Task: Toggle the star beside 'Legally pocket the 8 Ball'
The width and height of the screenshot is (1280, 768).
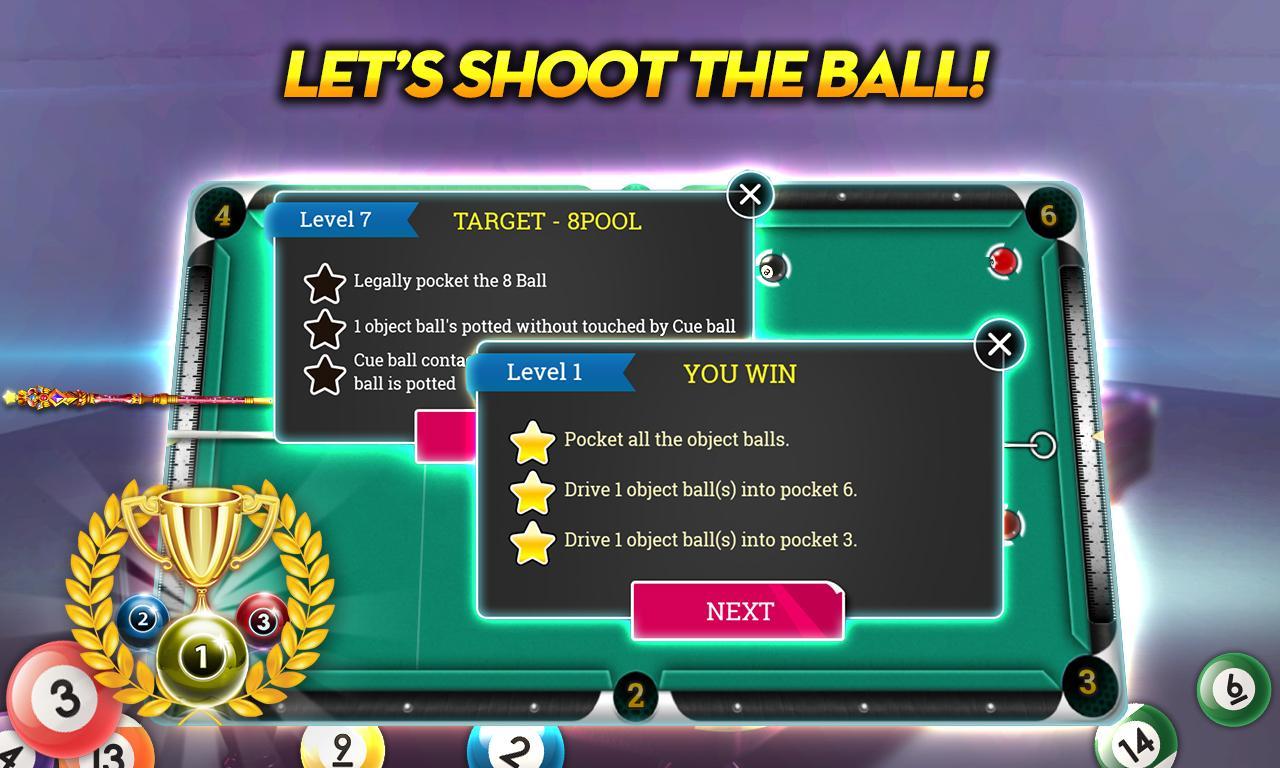Action: [325, 281]
